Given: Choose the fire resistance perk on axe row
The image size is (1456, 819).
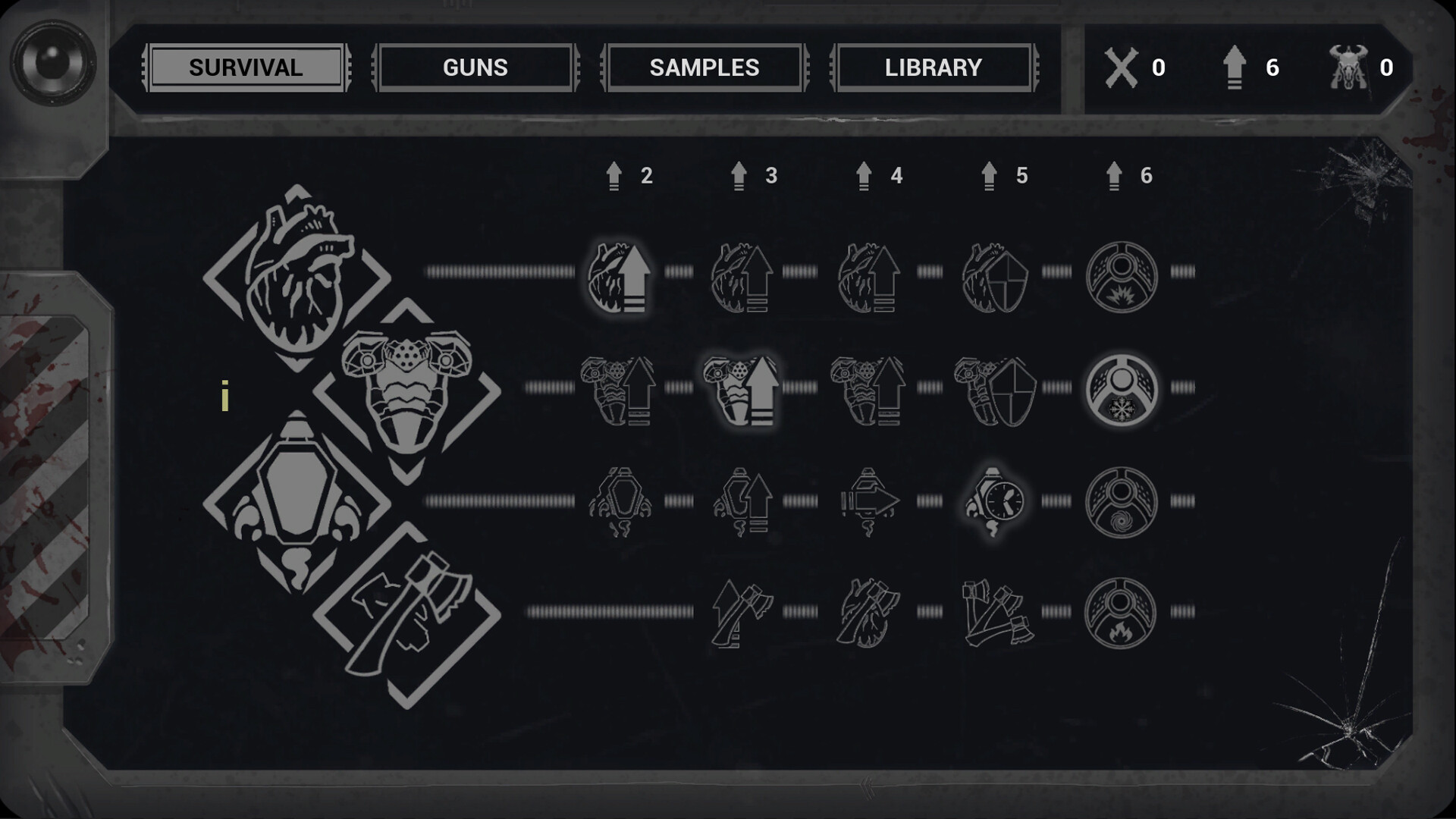Looking at the screenshot, I should click(x=1121, y=610).
